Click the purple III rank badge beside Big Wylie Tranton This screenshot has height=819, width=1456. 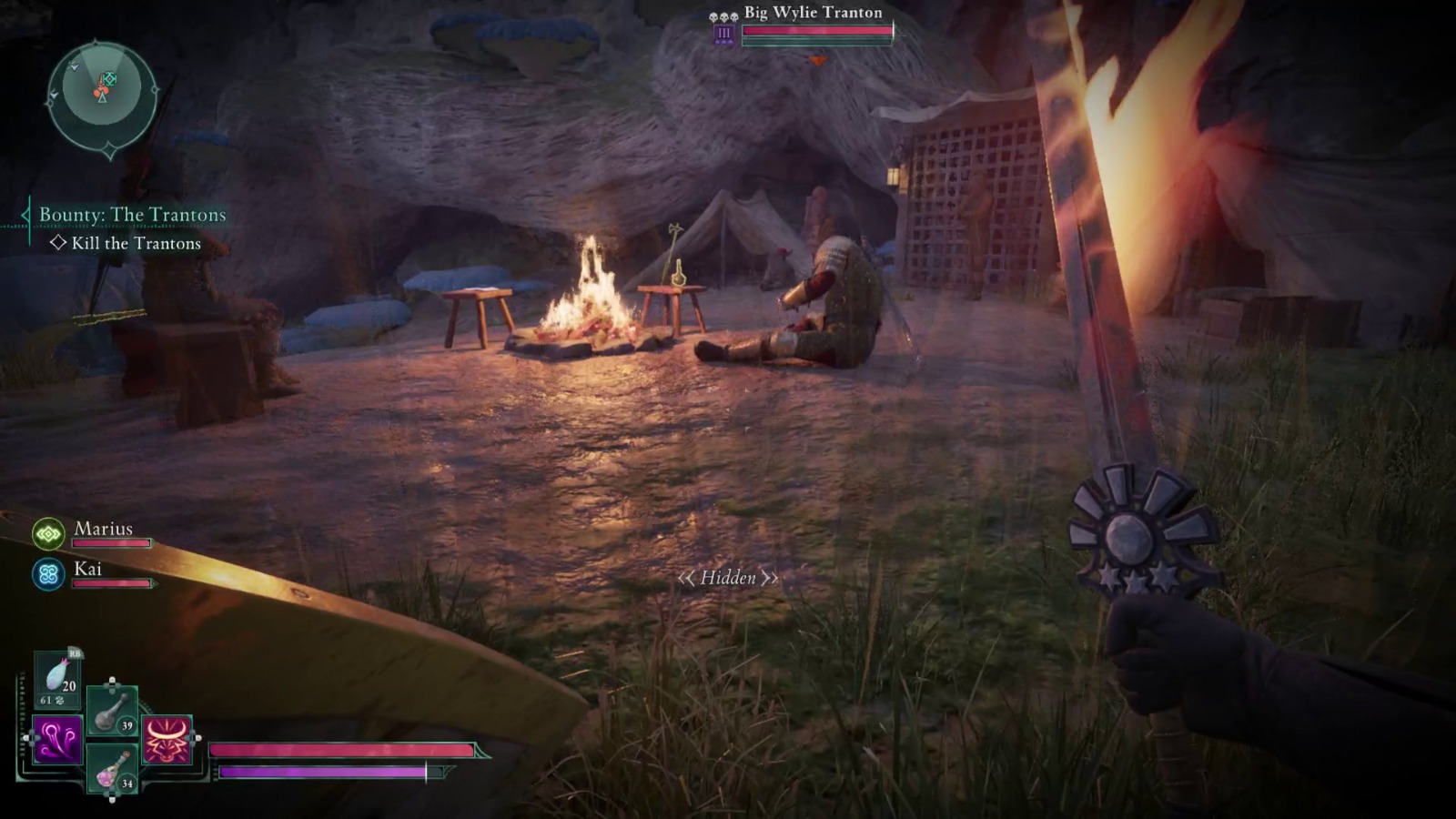724,34
